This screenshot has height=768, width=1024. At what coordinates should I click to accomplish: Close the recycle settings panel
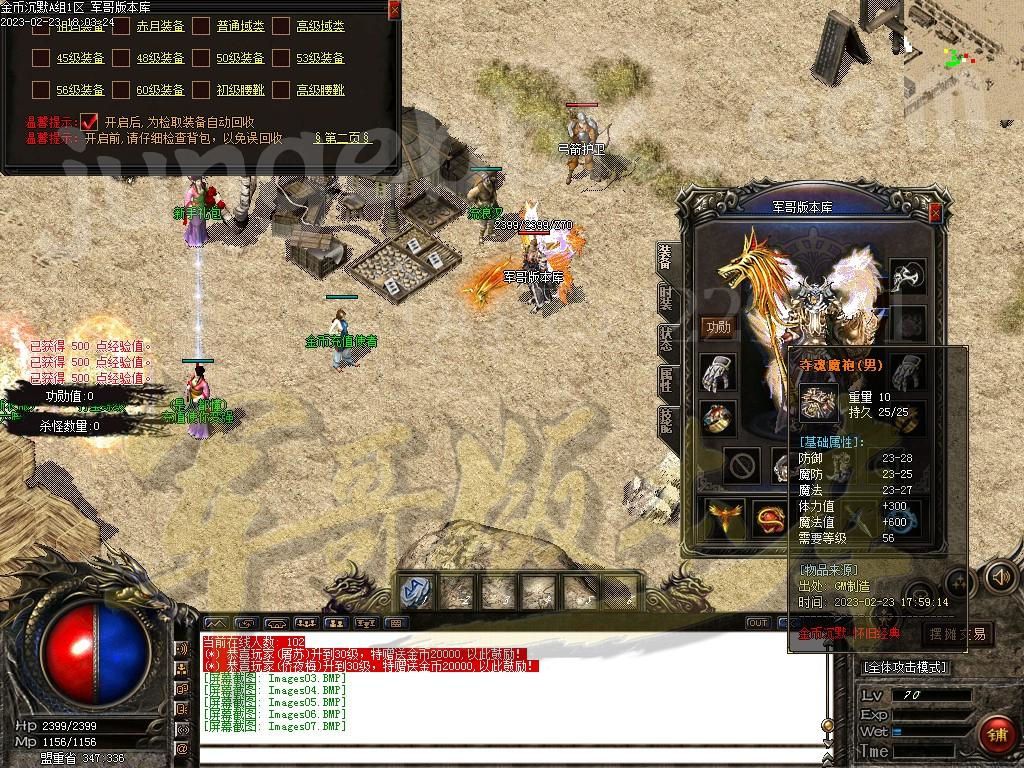click(x=394, y=10)
